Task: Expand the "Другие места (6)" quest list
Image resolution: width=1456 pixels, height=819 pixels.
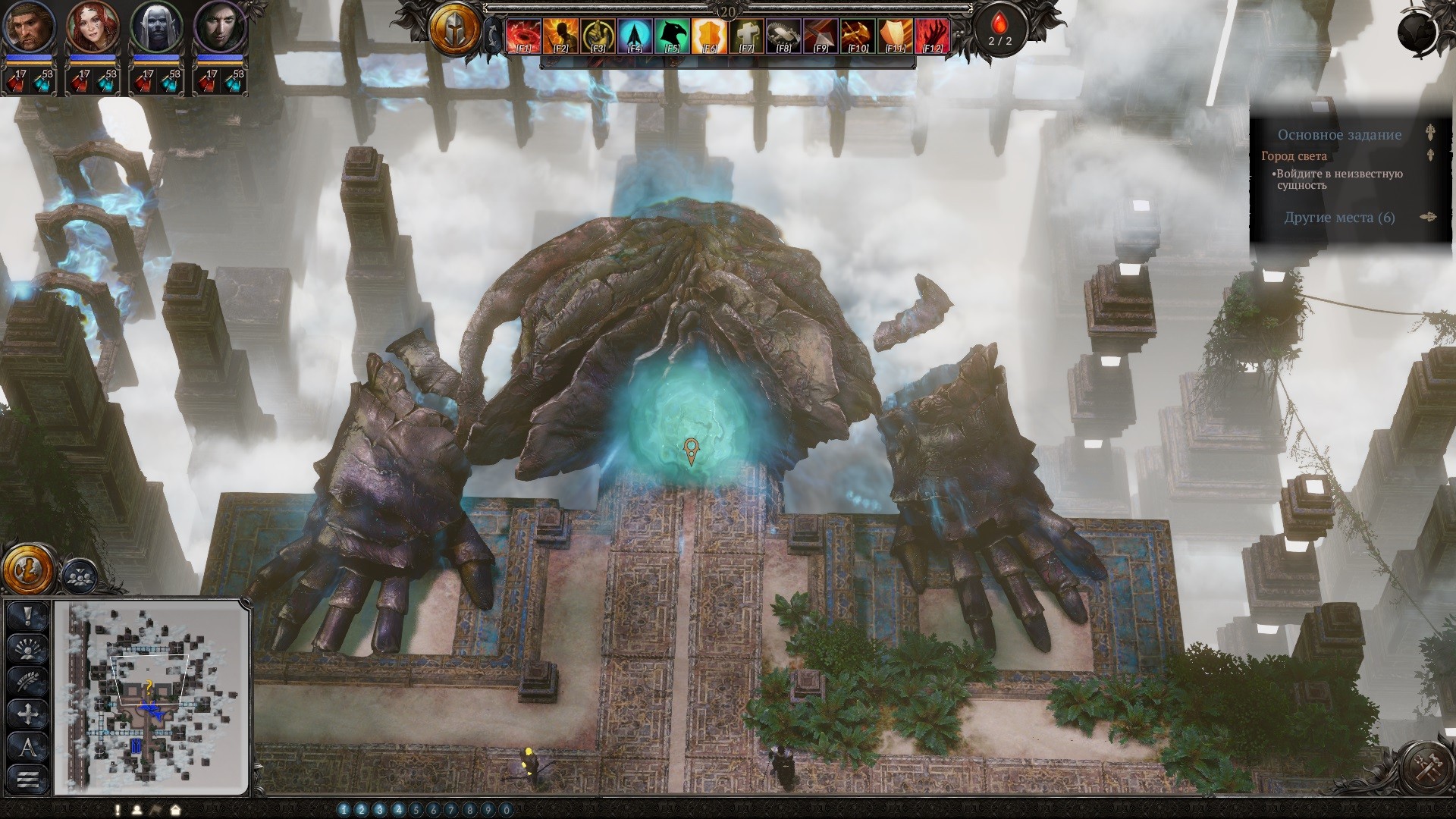Action: pyautogui.click(x=1339, y=218)
